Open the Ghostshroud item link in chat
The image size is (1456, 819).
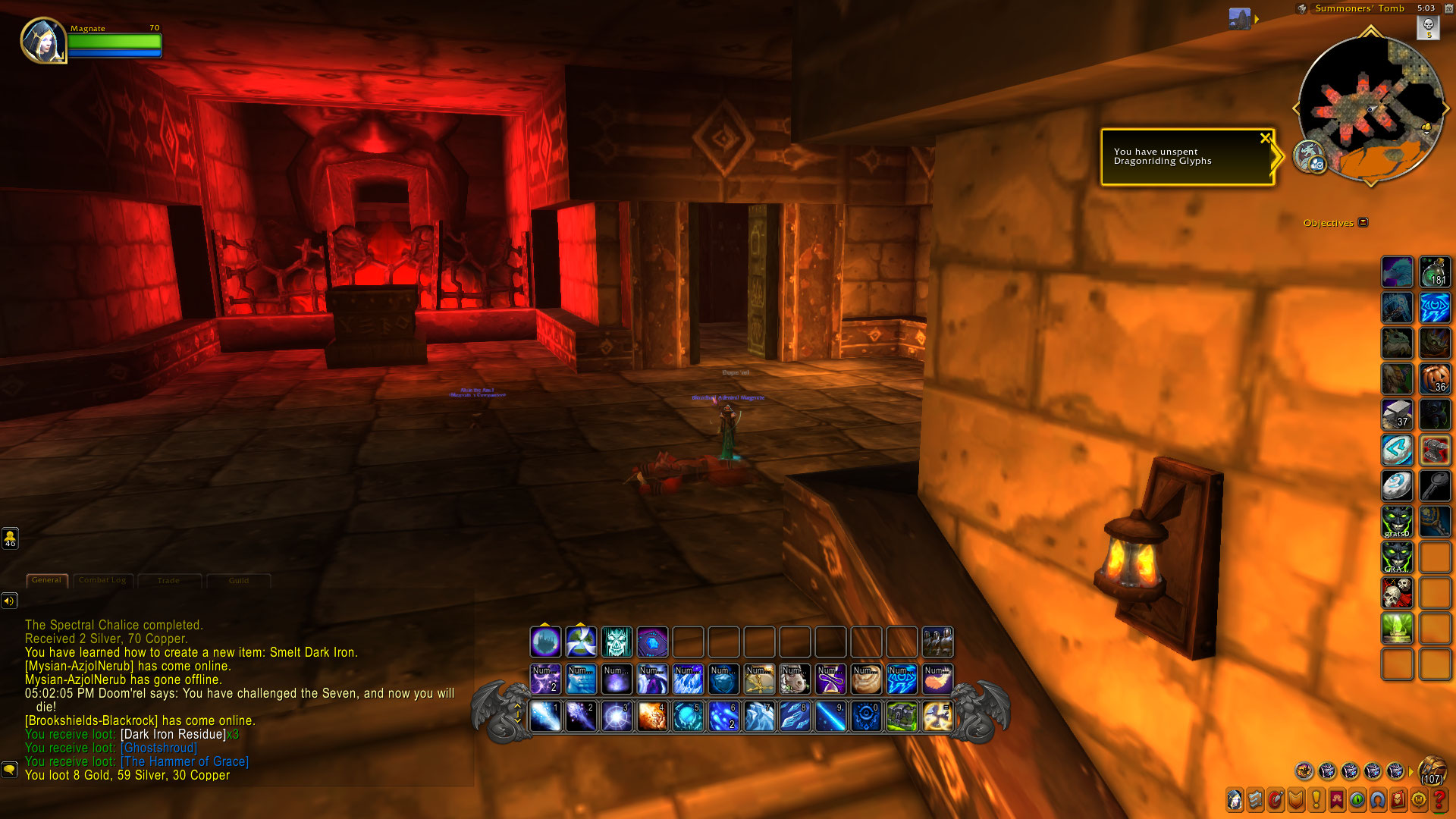click(158, 748)
